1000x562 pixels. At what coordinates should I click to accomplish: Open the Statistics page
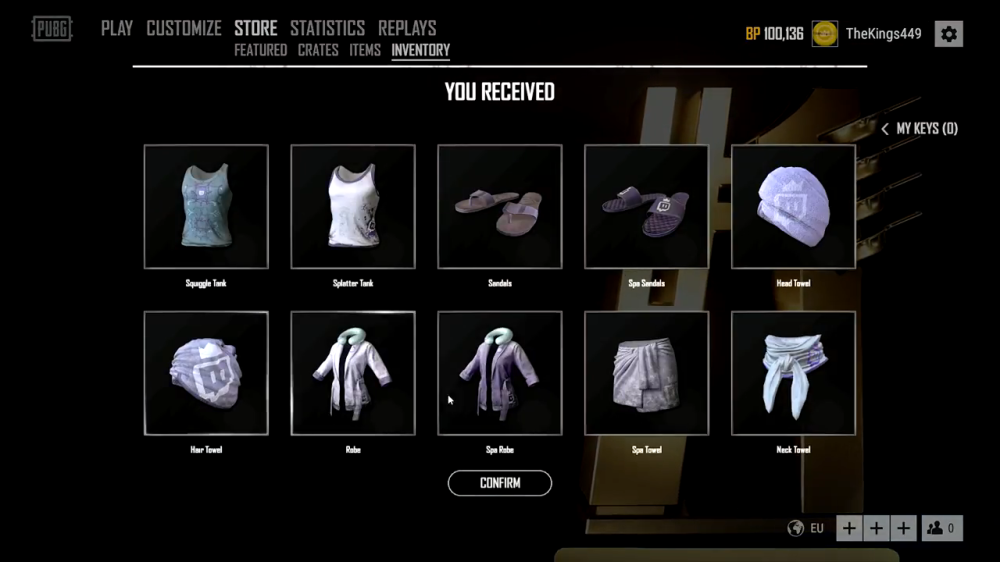coord(327,28)
